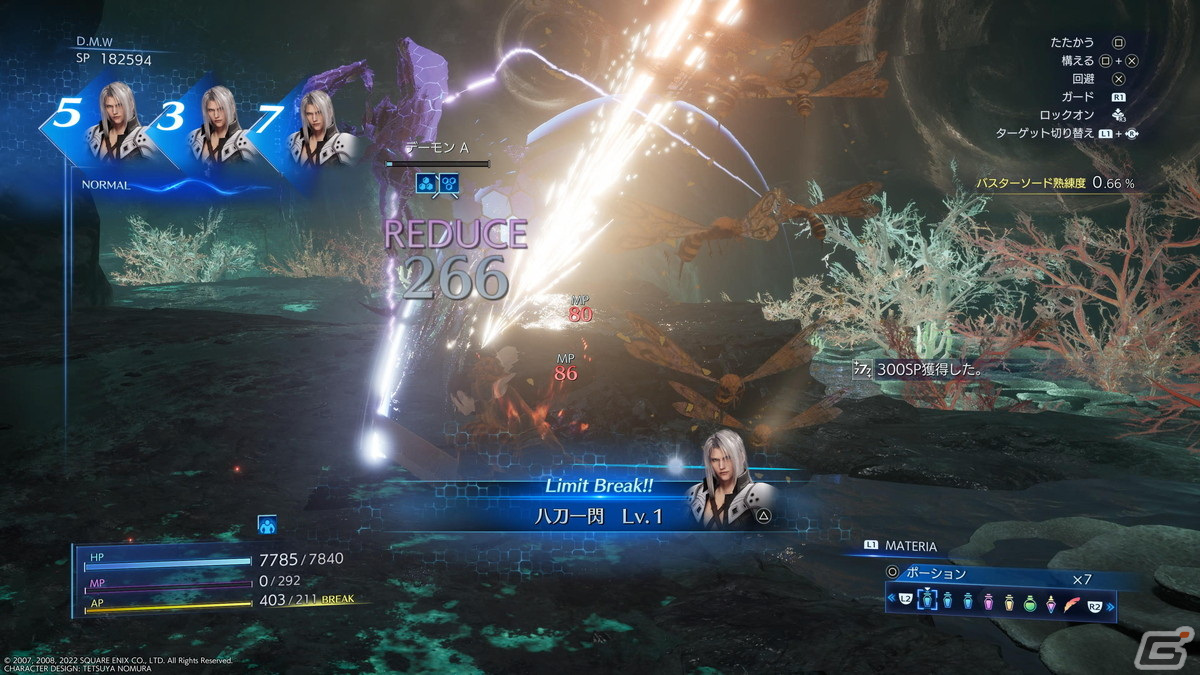Viewport: 1200px width, 675px height.
Task: Select the highlighted Potion in the item bar
Action: [927, 601]
